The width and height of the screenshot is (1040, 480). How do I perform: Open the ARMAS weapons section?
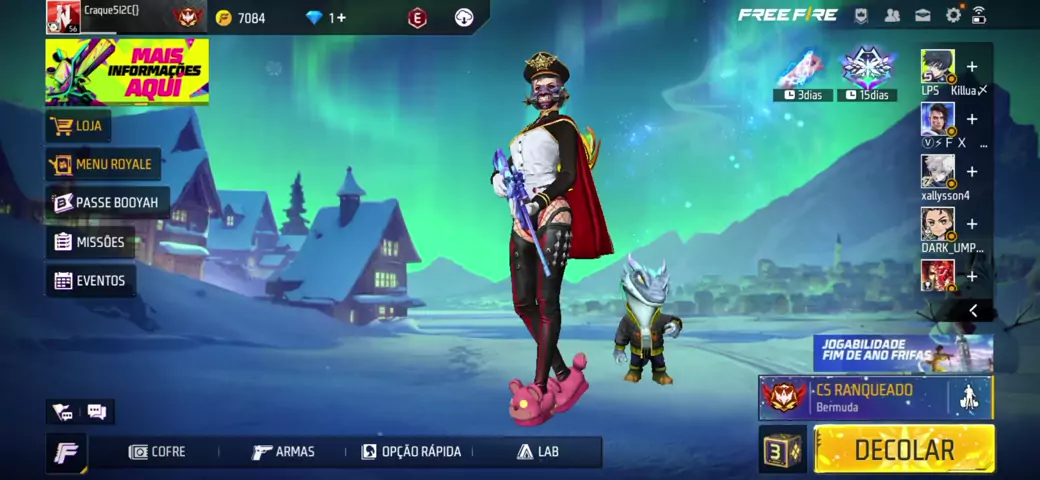point(284,452)
